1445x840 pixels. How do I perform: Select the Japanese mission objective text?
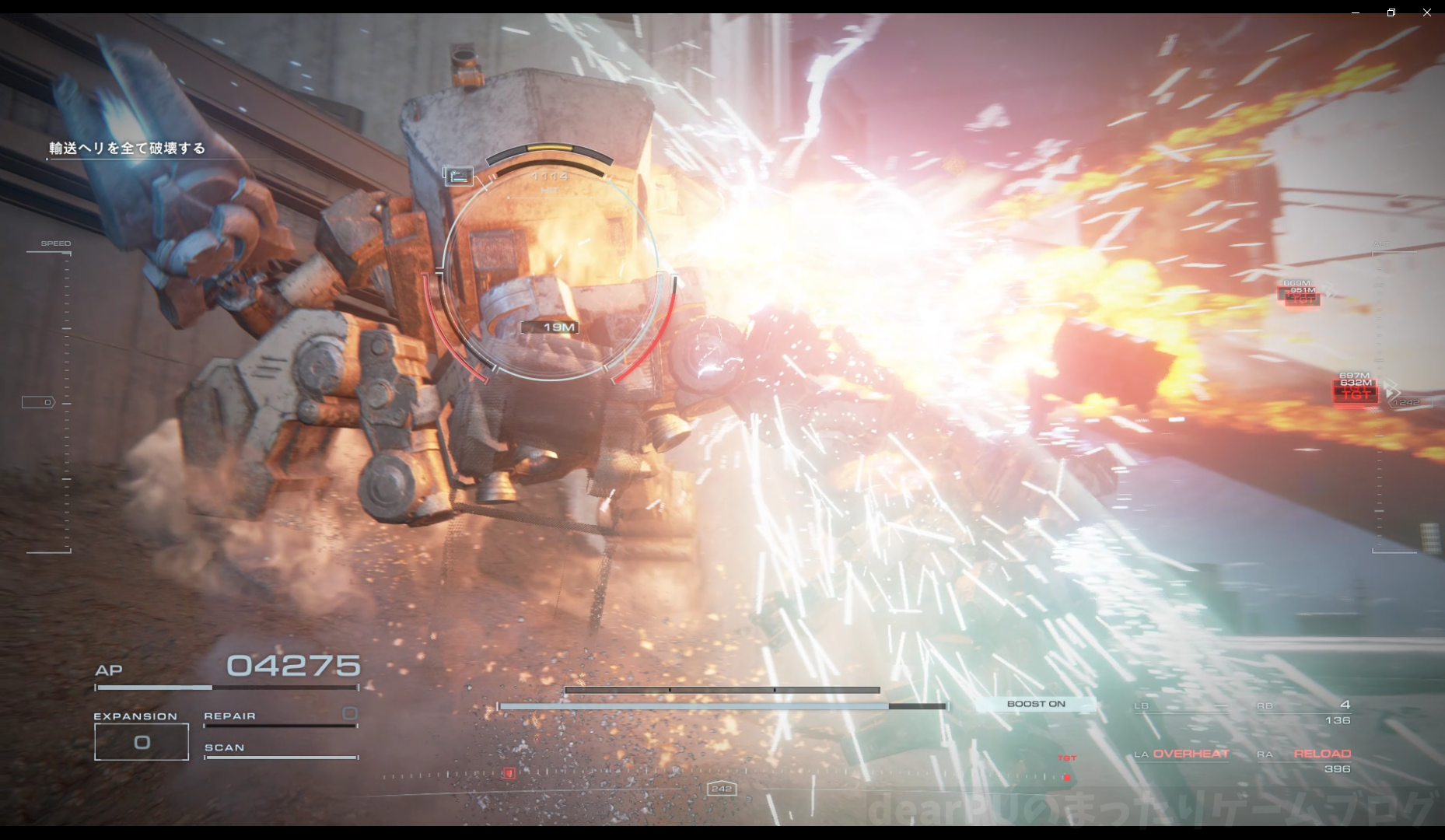pos(127,148)
